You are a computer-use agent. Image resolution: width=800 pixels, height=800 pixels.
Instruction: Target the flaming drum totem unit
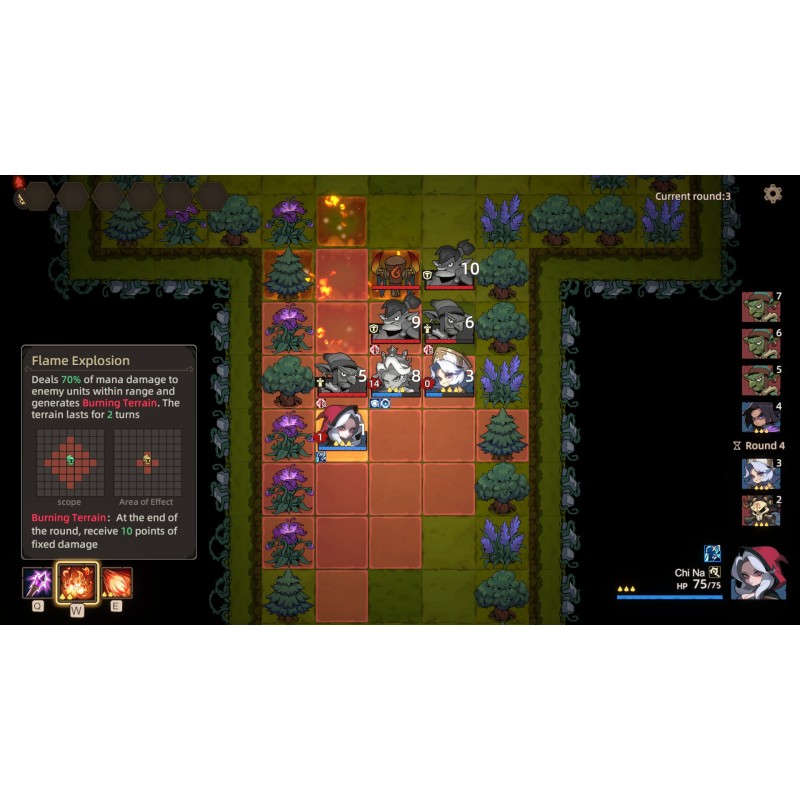pyautogui.click(x=395, y=270)
